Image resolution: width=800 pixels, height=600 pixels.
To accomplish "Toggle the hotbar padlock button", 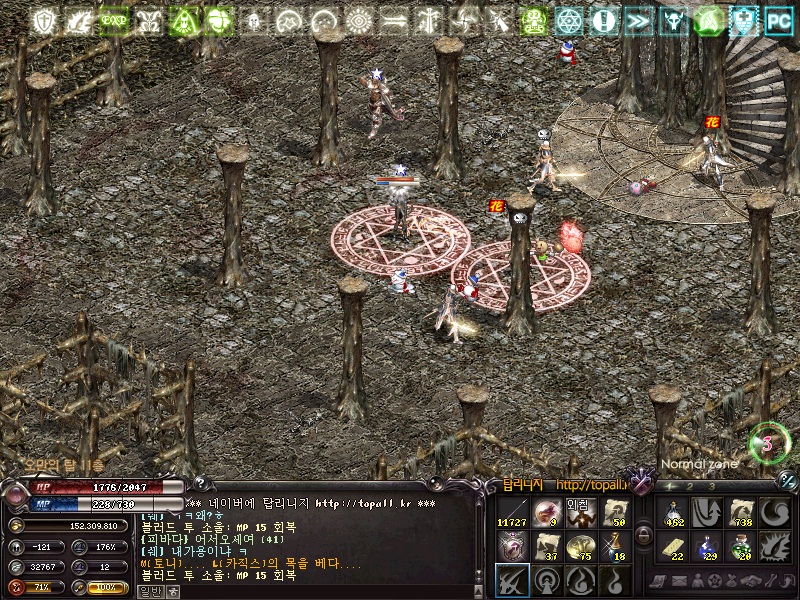I will (644, 535).
